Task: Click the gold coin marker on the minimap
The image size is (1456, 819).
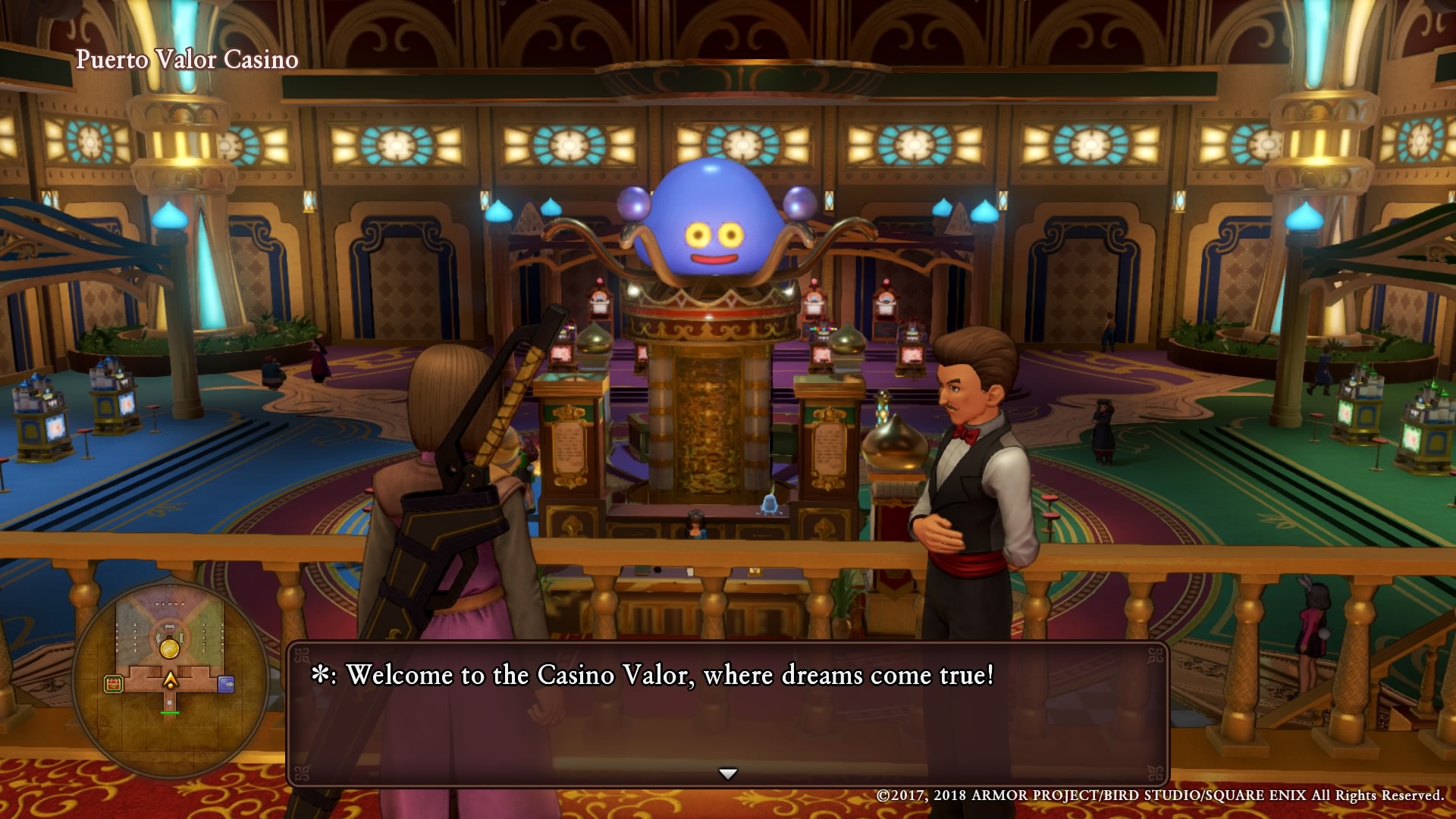Action: [x=170, y=648]
